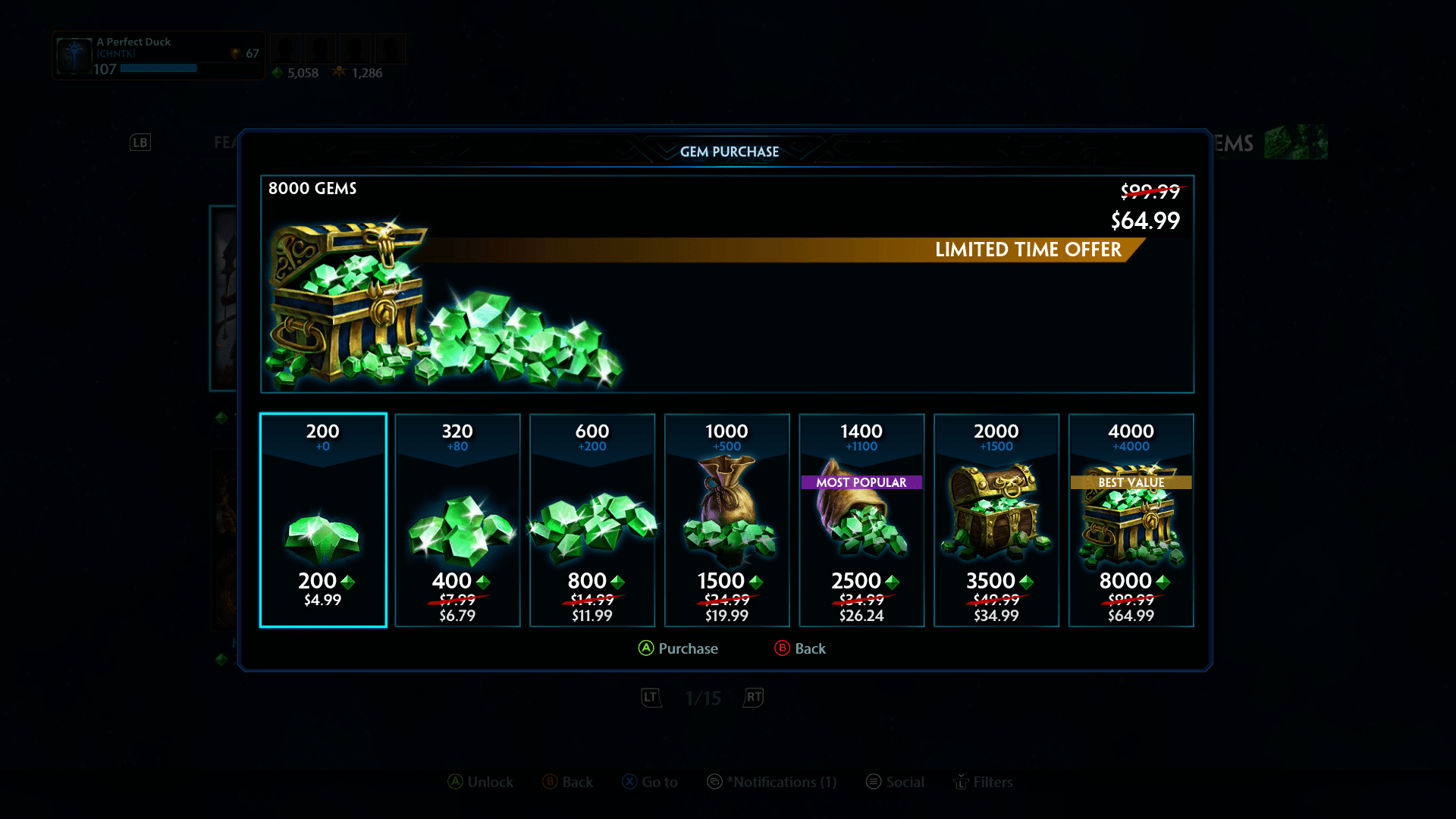This screenshot has height=819, width=1456.
Task: Open the Social menu
Action: click(x=895, y=782)
